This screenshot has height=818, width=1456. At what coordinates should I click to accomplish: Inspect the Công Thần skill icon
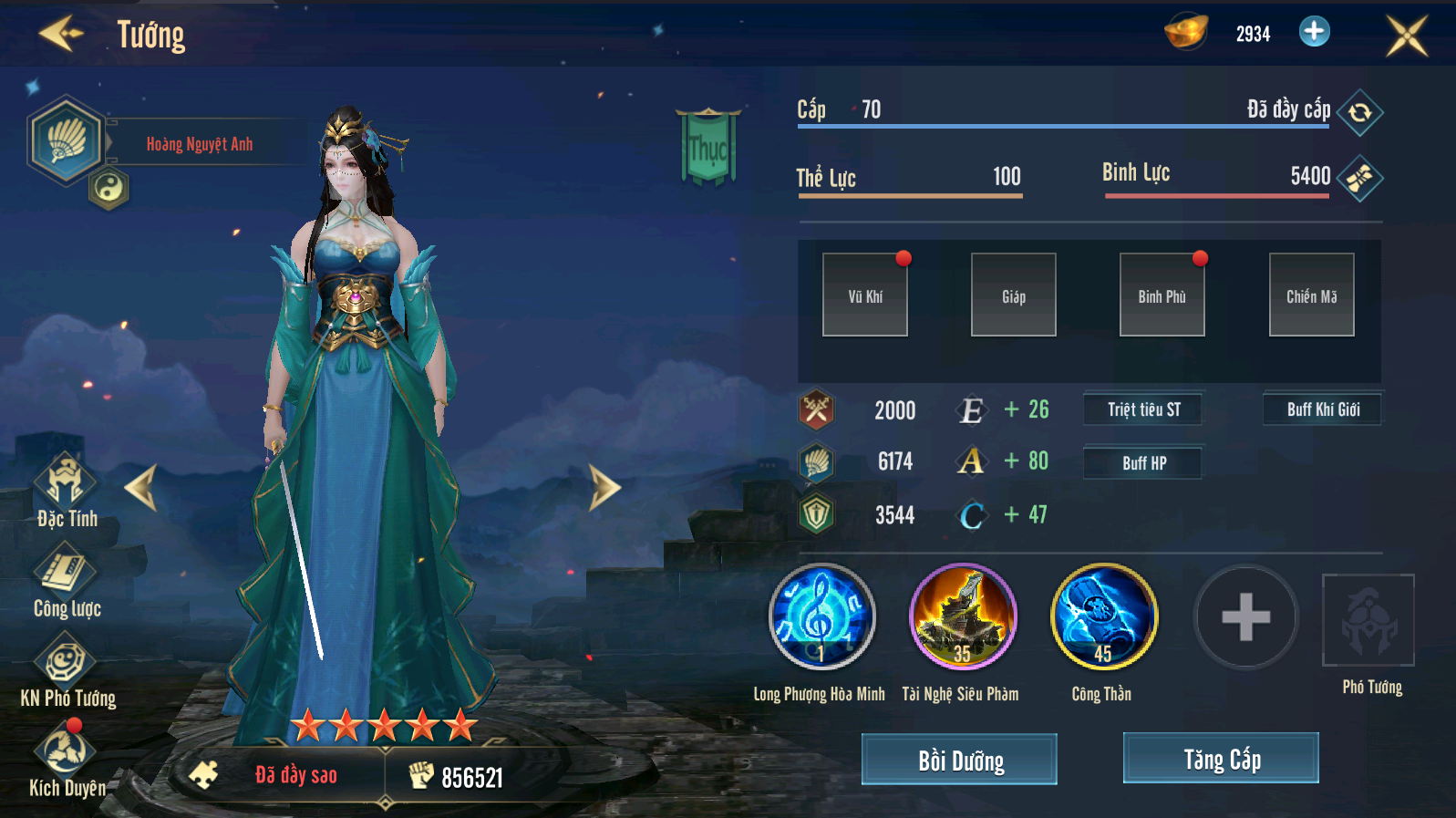point(1104,617)
